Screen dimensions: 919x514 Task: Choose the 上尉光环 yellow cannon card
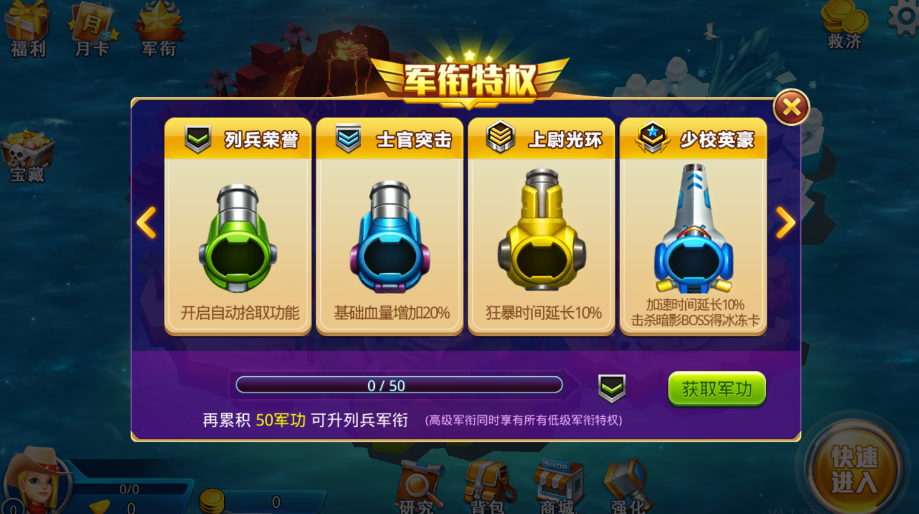pos(541,226)
